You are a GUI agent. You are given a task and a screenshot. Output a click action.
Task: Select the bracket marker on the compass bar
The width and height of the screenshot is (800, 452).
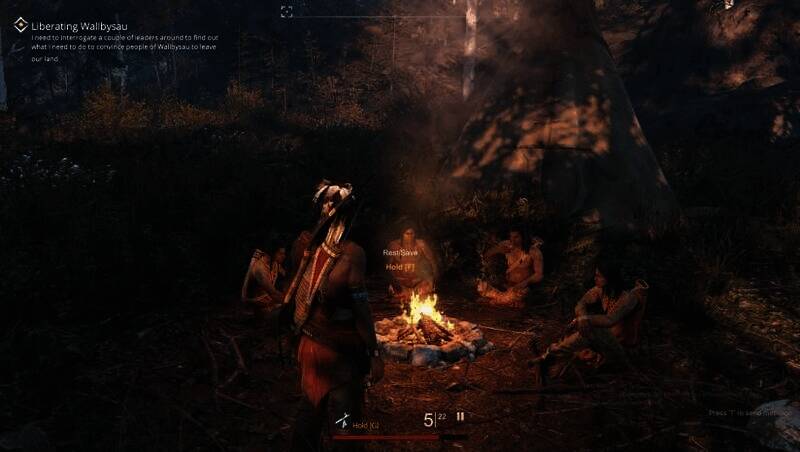287,11
